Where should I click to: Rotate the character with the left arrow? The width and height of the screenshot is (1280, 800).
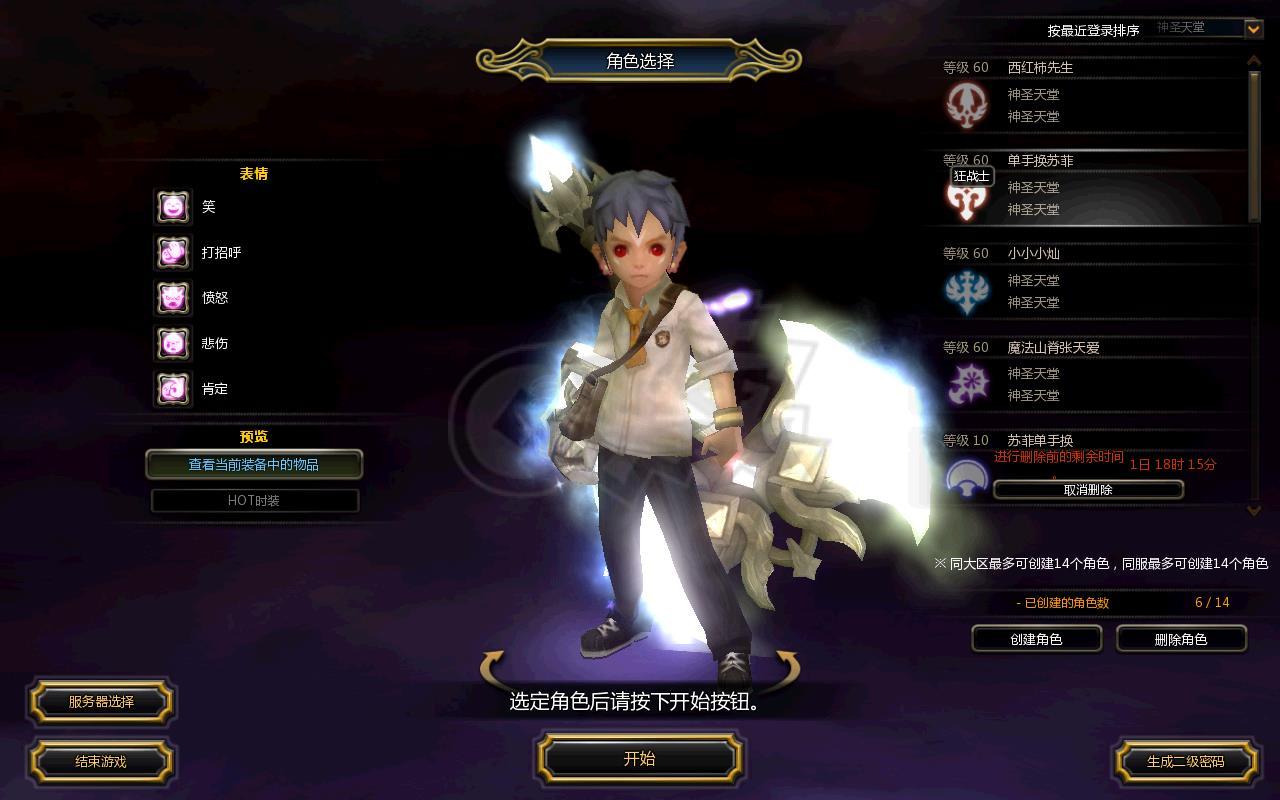[x=494, y=667]
